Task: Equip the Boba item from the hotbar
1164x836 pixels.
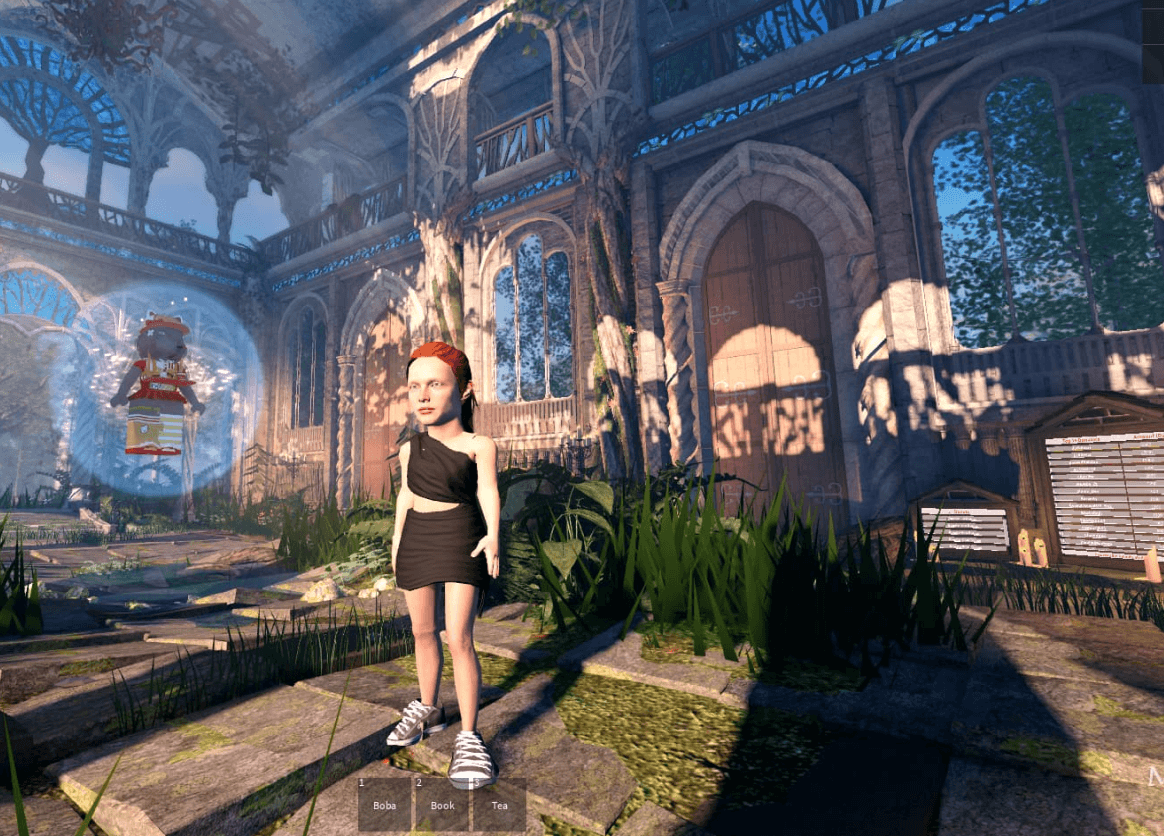Action: coord(385,805)
